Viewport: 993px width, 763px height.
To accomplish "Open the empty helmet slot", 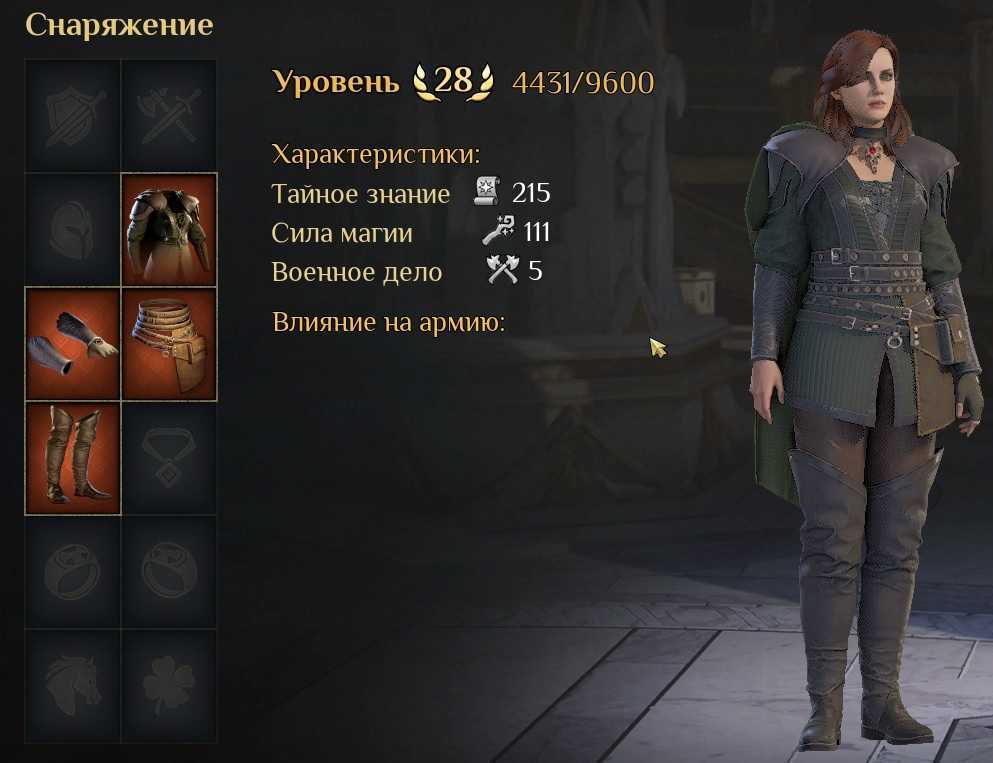I will [72, 229].
